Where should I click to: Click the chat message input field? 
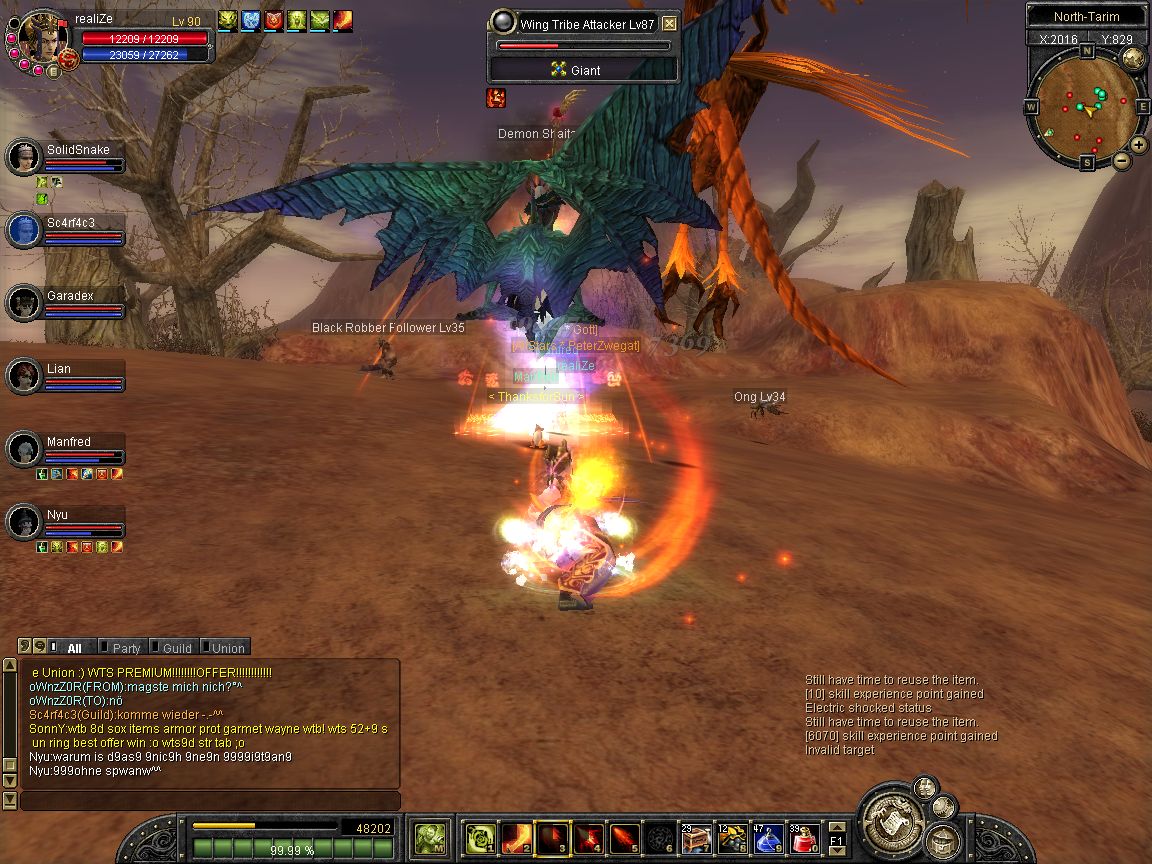pyautogui.click(x=210, y=801)
